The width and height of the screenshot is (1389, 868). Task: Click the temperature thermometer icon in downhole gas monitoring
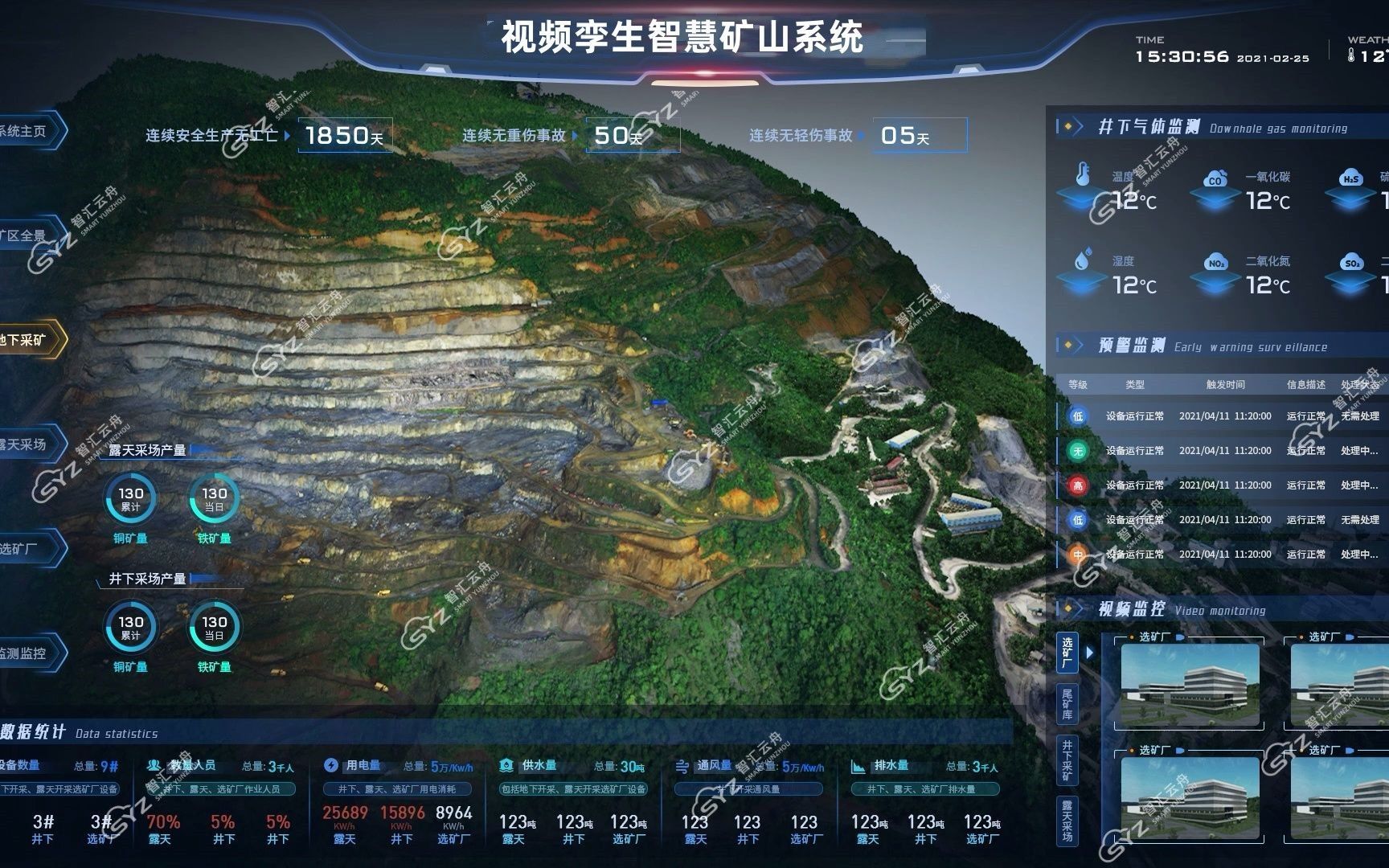pos(1084,174)
